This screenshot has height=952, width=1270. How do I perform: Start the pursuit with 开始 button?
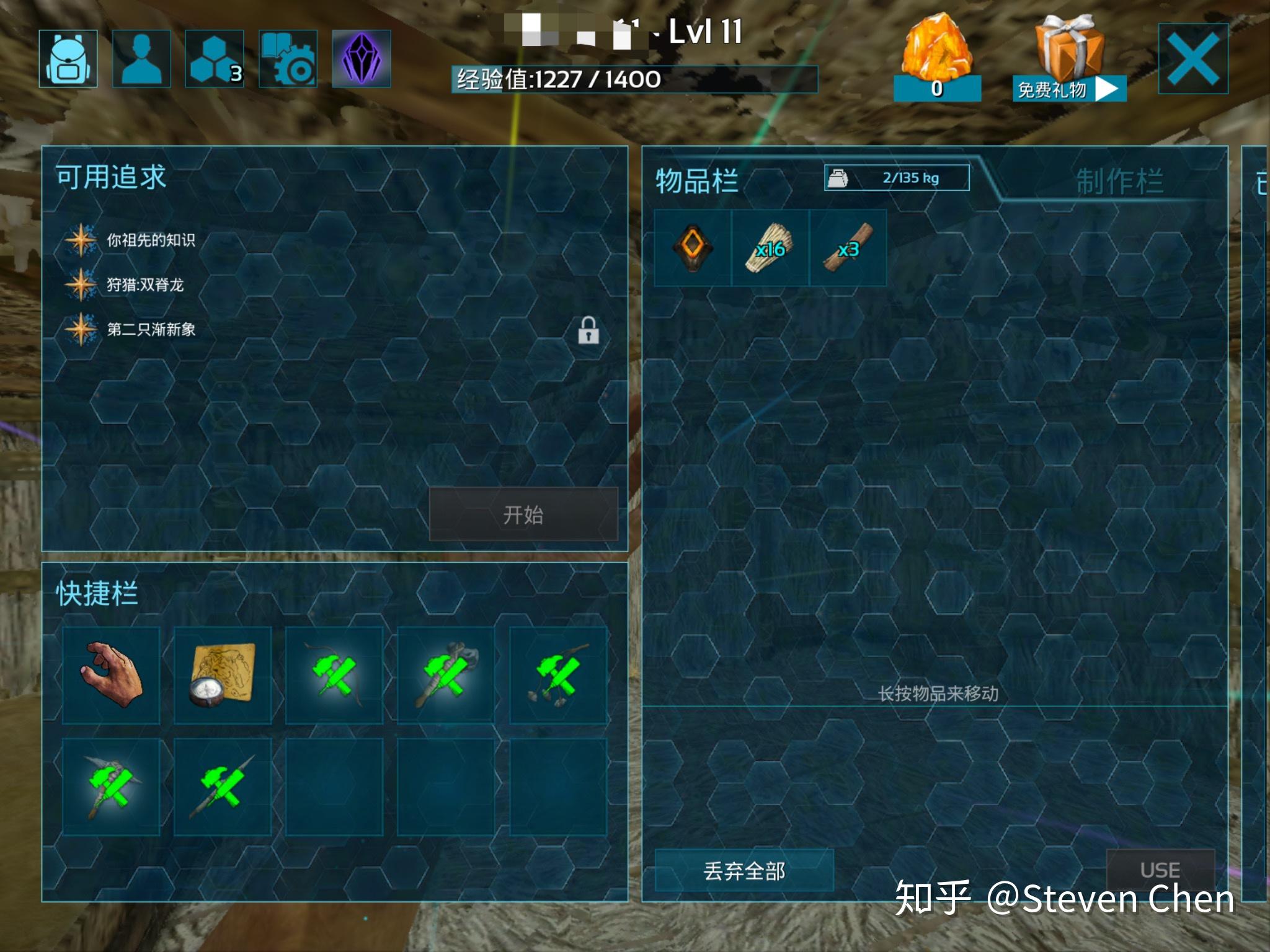(x=523, y=514)
